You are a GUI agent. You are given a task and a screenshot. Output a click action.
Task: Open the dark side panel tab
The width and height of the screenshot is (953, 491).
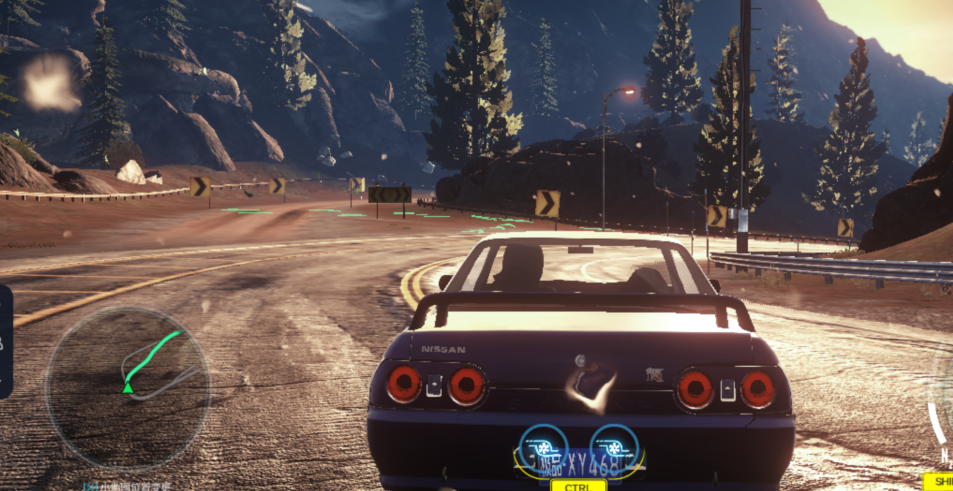coord(5,341)
